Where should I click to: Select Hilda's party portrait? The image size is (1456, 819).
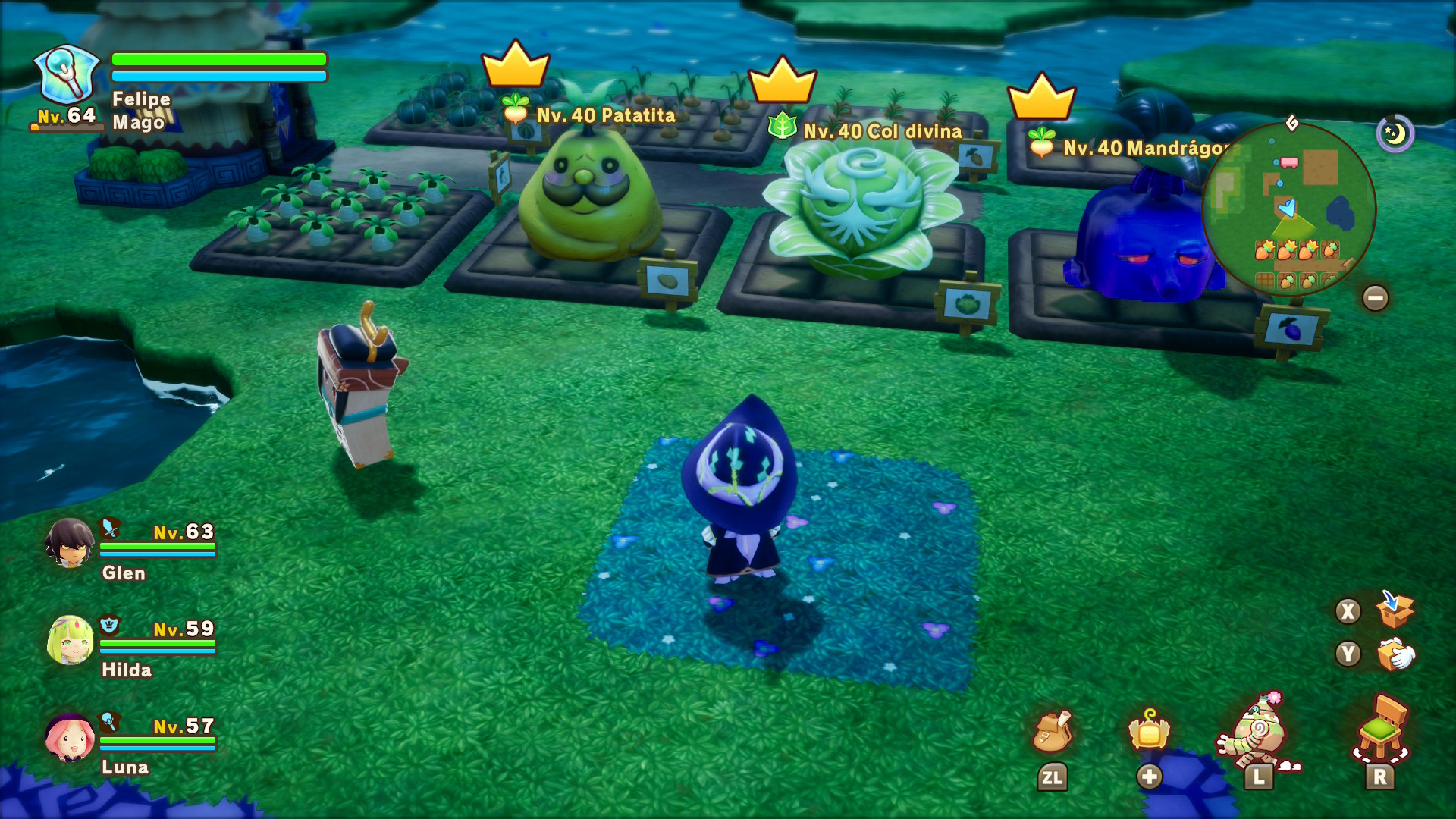[70, 640]
